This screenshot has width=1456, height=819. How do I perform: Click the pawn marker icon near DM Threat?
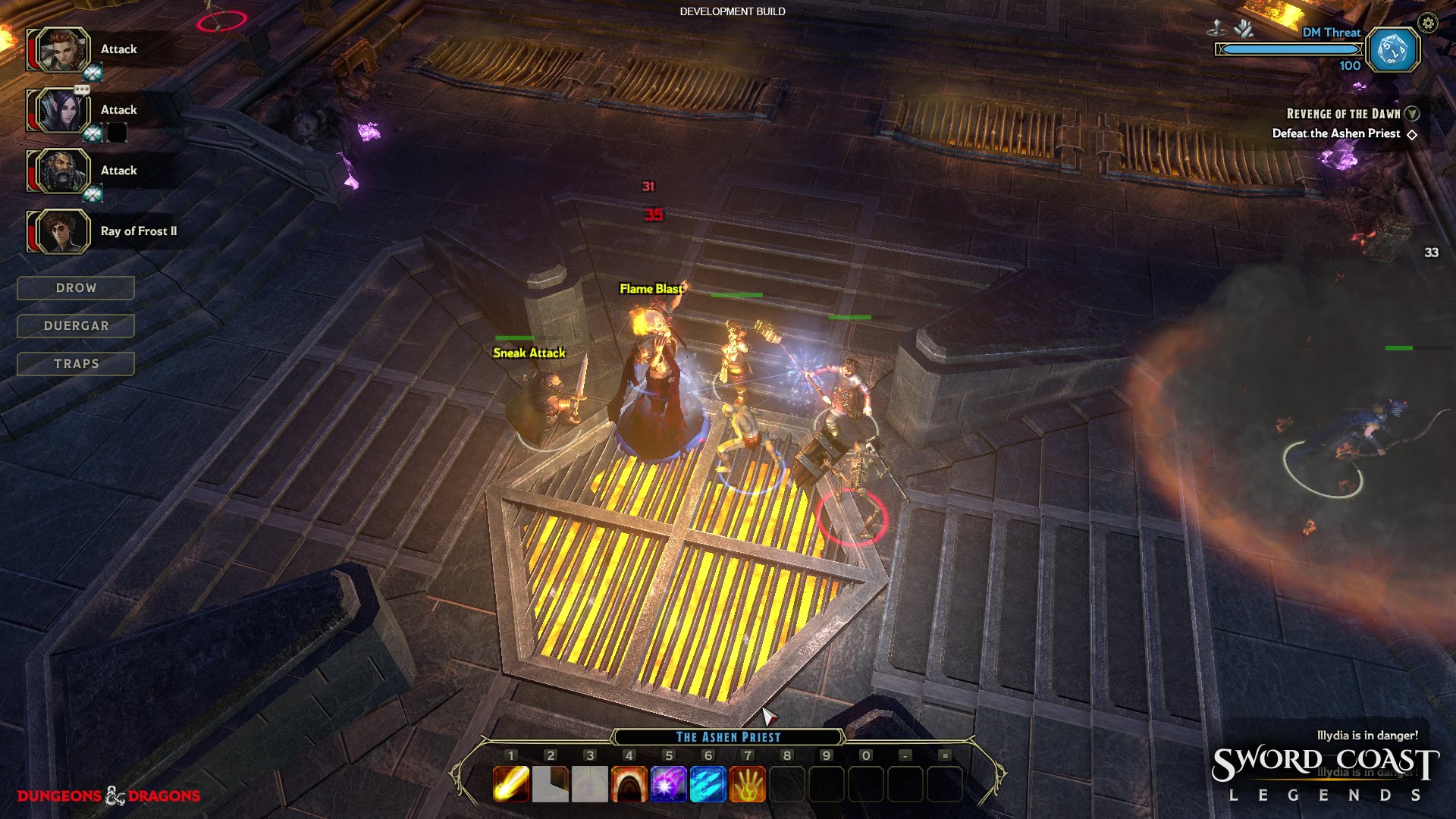click(x=1216, y=30)
